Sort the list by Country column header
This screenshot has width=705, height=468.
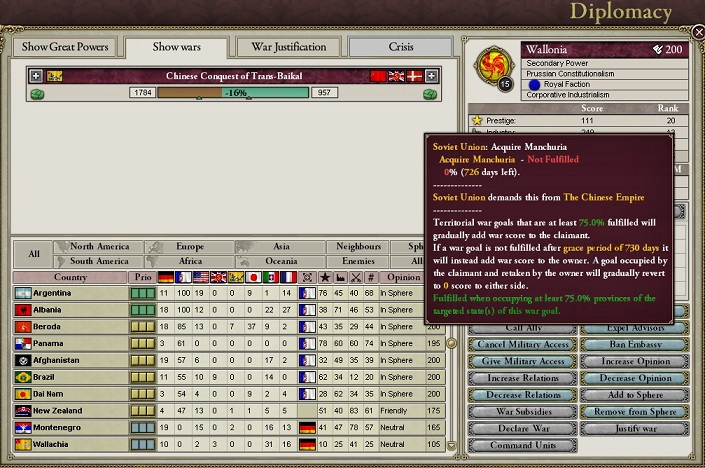[70, 277]
